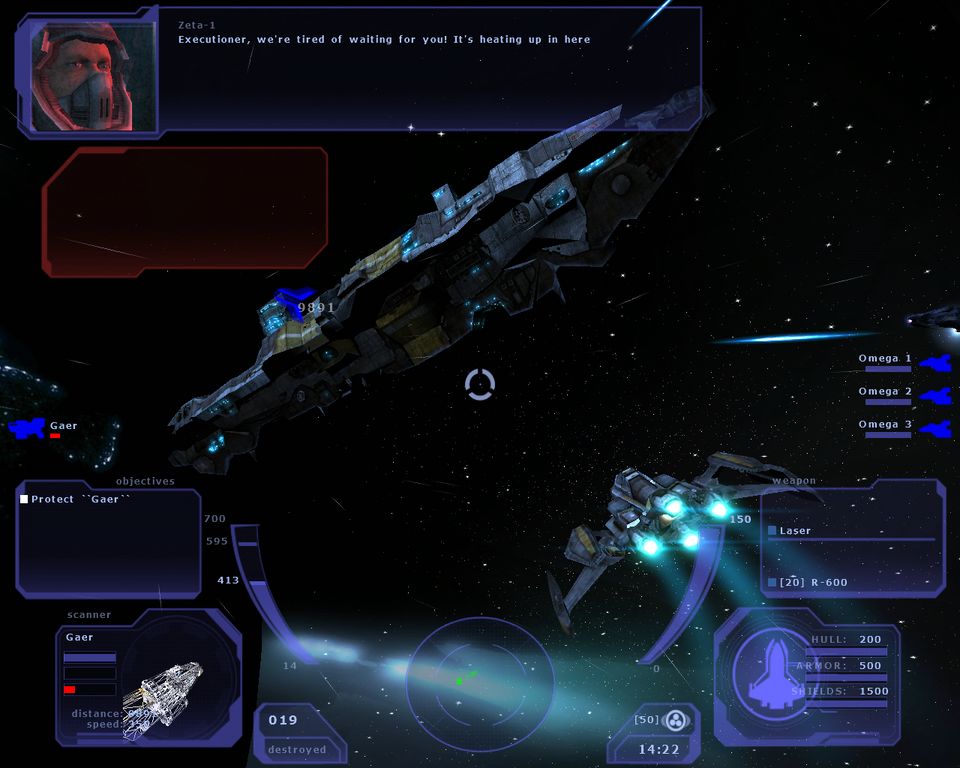Select the R-600 missile entry

812,582
